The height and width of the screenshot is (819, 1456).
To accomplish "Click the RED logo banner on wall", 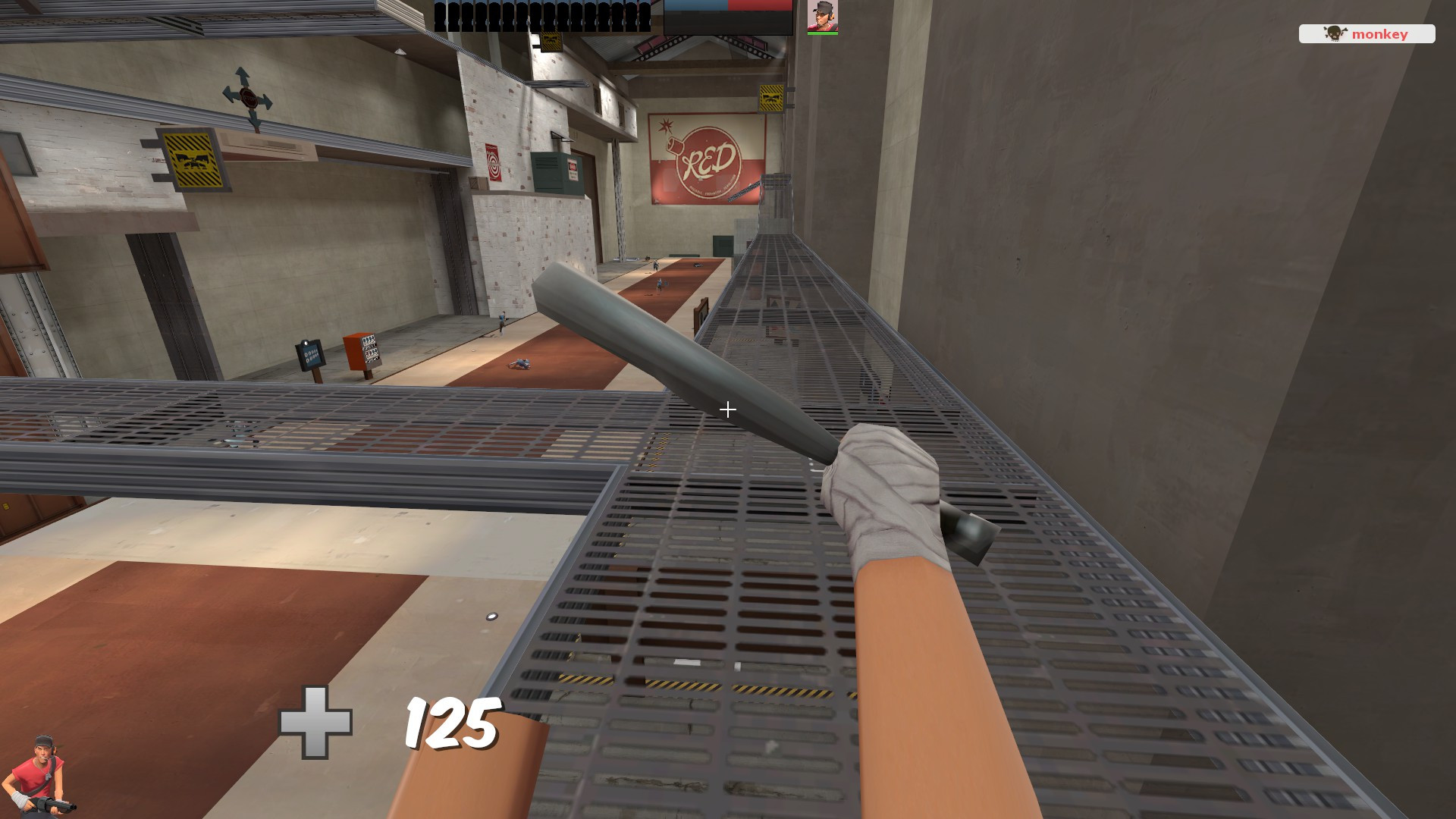I will click(x=704, y=158).
